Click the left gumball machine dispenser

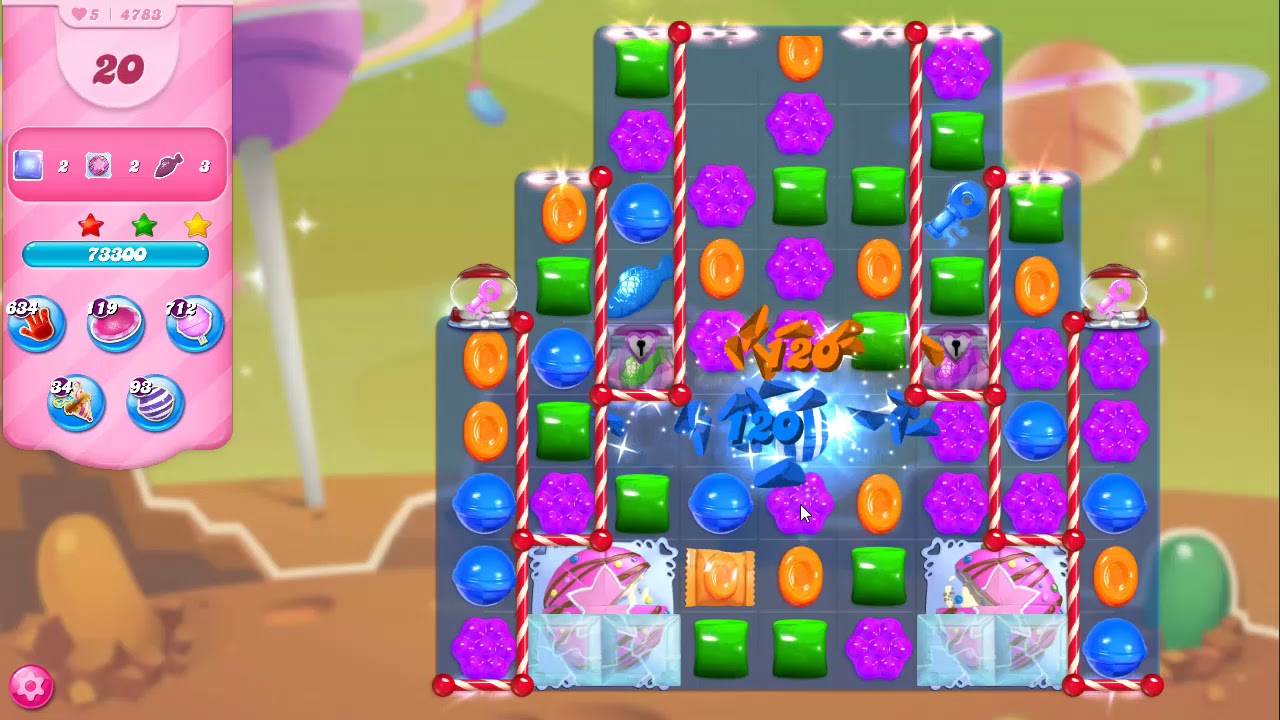tap(483, 293)
